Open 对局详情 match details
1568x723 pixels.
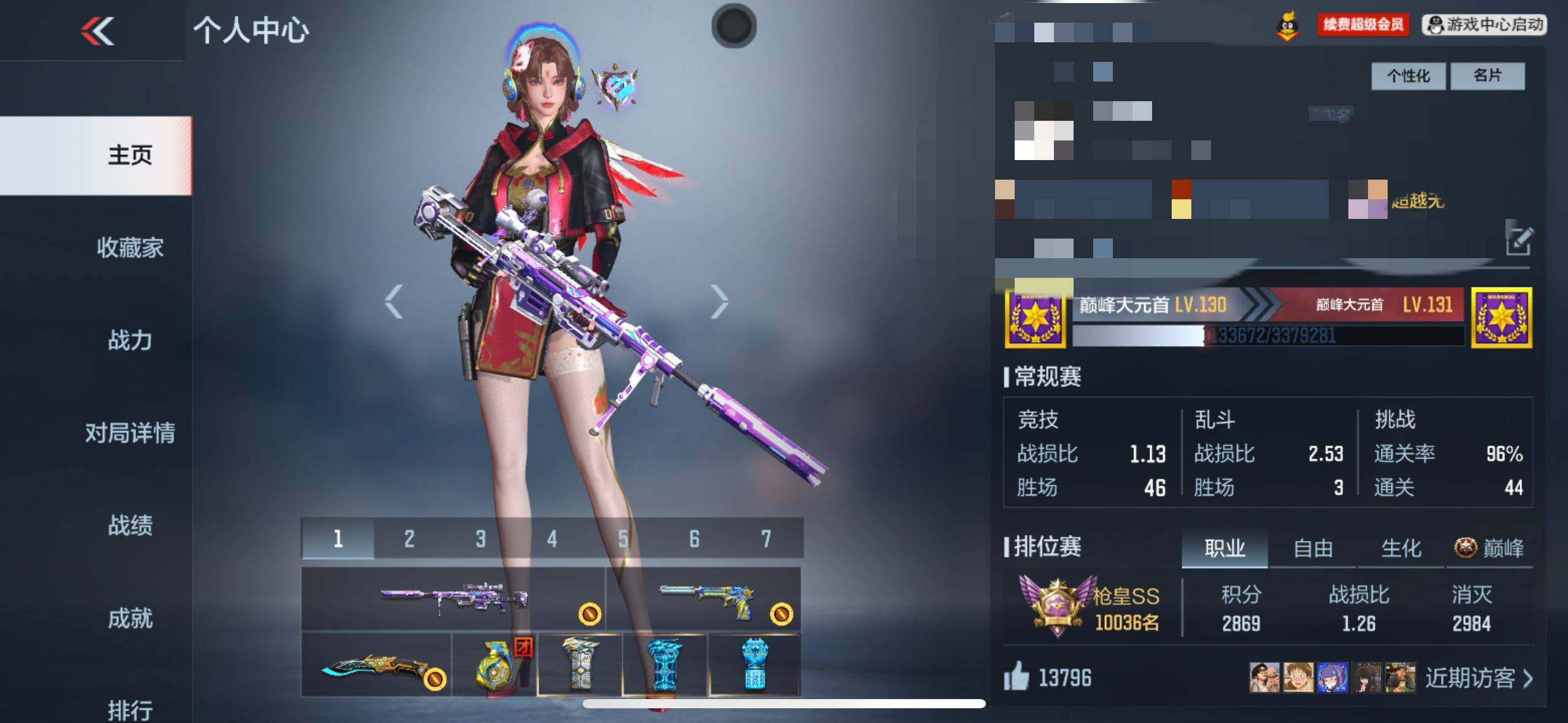point(130,433)
